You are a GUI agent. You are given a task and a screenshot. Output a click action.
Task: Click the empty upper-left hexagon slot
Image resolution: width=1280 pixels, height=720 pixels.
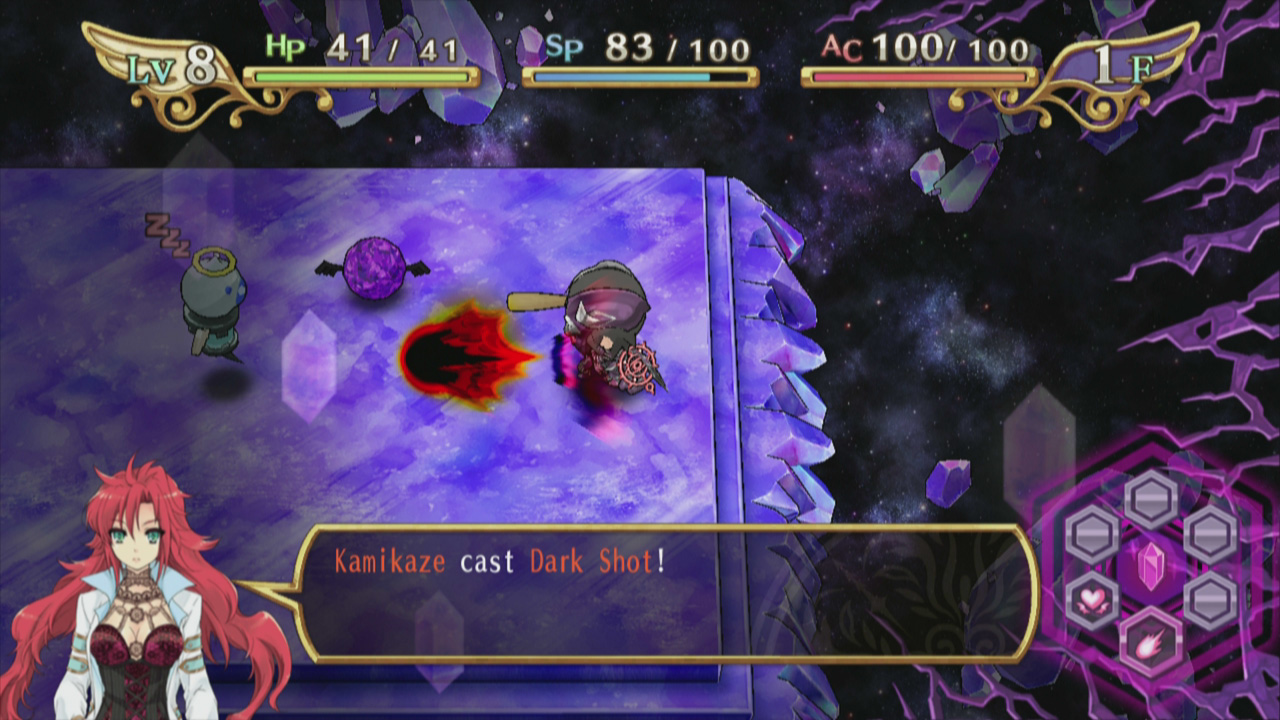coord(1091,532)
